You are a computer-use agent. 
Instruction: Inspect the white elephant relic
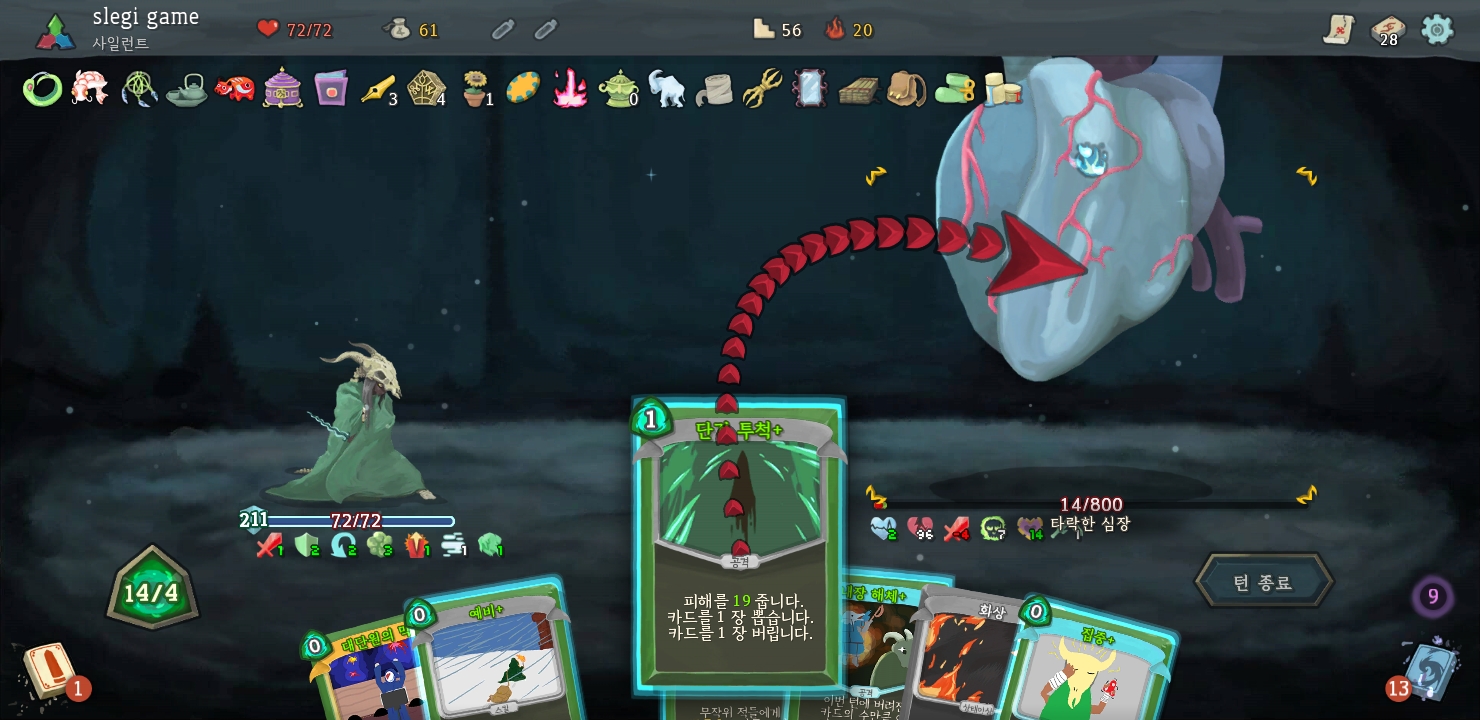[666, 88]
